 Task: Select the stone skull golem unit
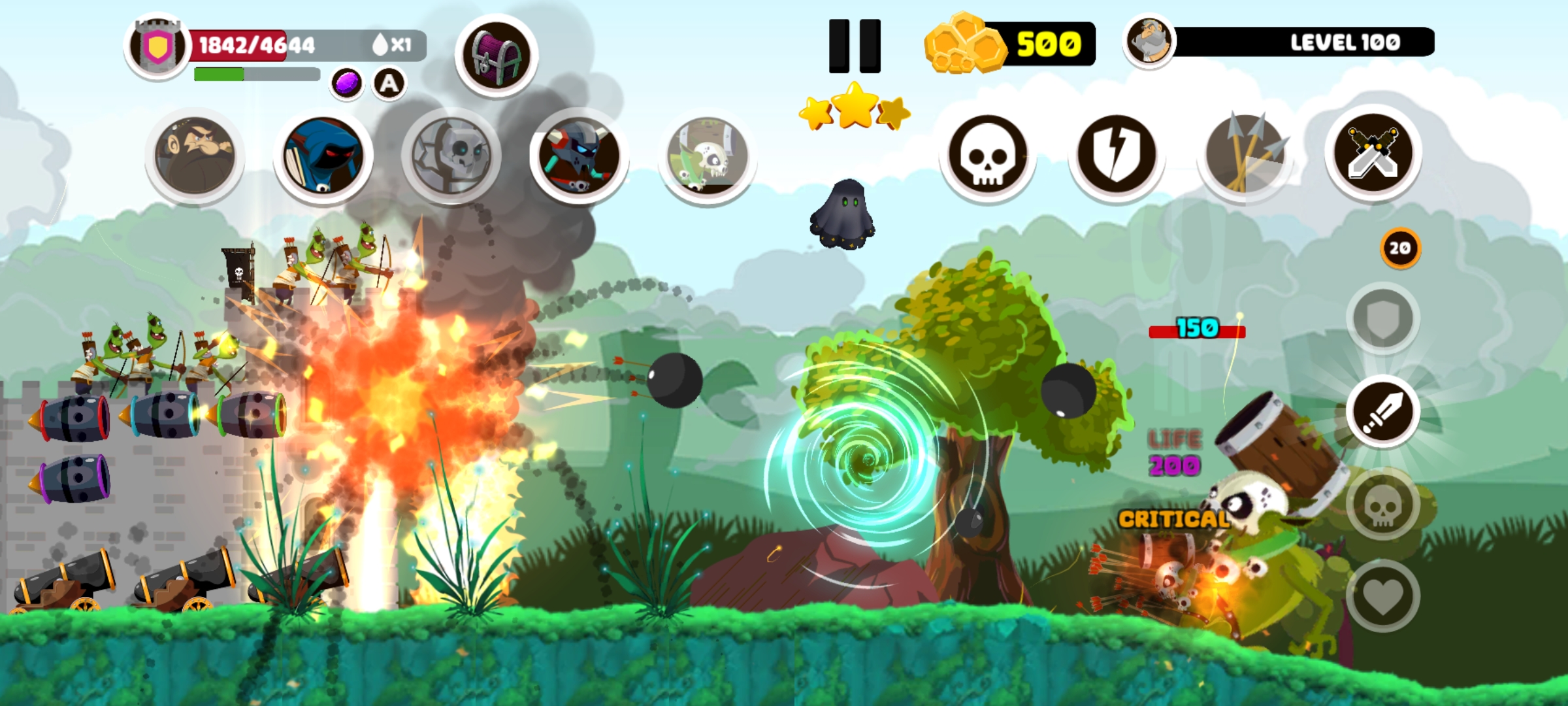(451, 157)
